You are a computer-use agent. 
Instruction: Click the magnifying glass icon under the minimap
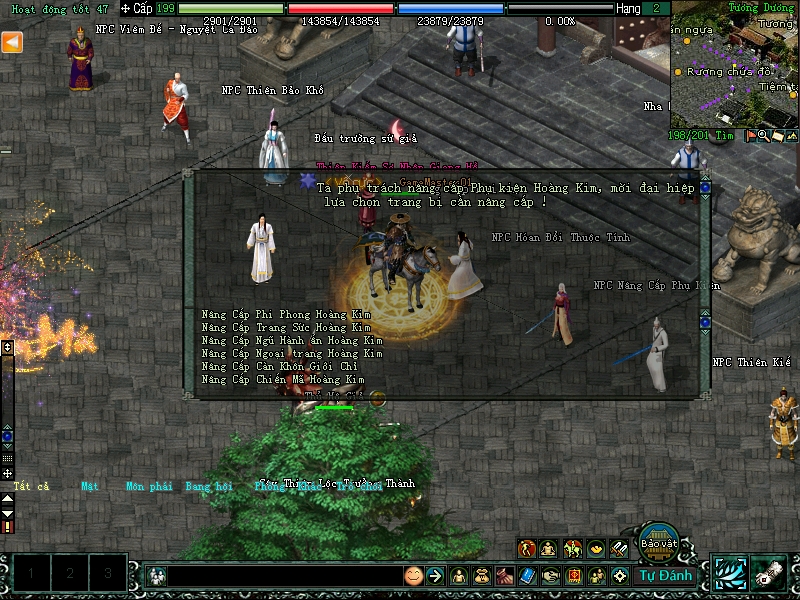click(x=764, y=136)
